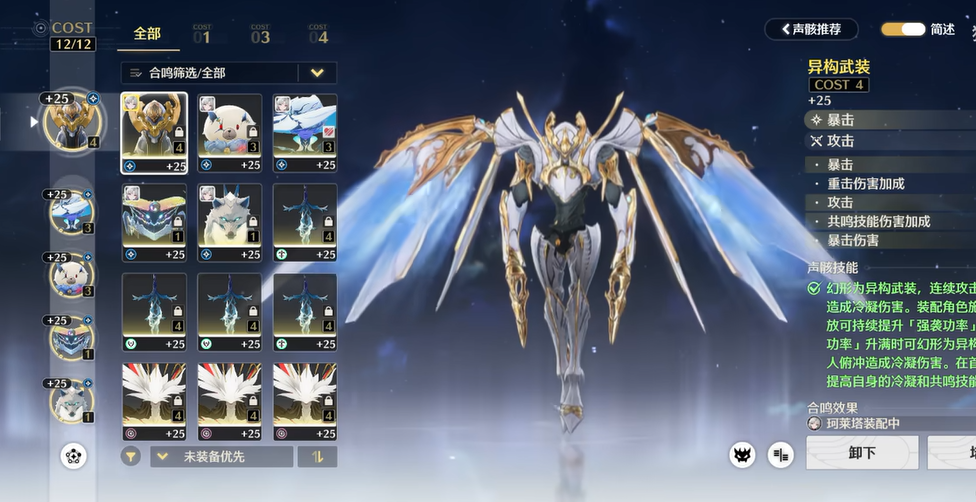Select the white bear echo in the grid
This screenshot has height=502, width=976.
(229, 134)
